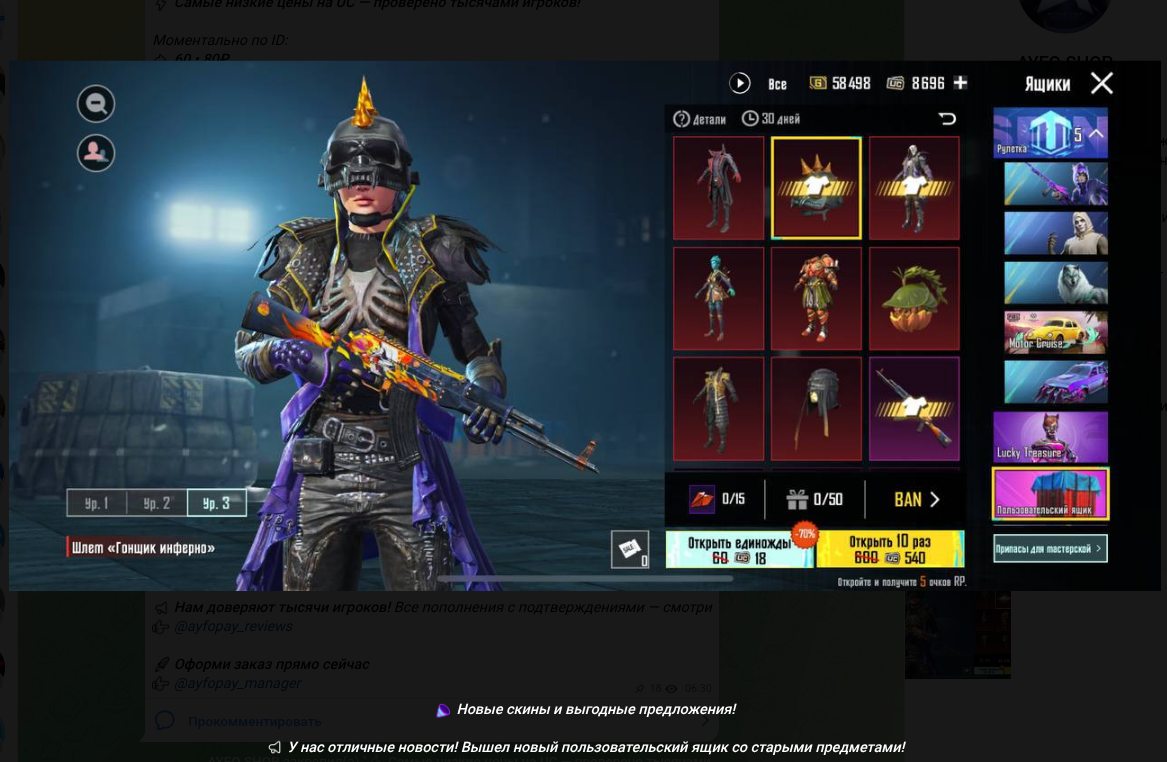Play the crate preview video

pos(740,83)
